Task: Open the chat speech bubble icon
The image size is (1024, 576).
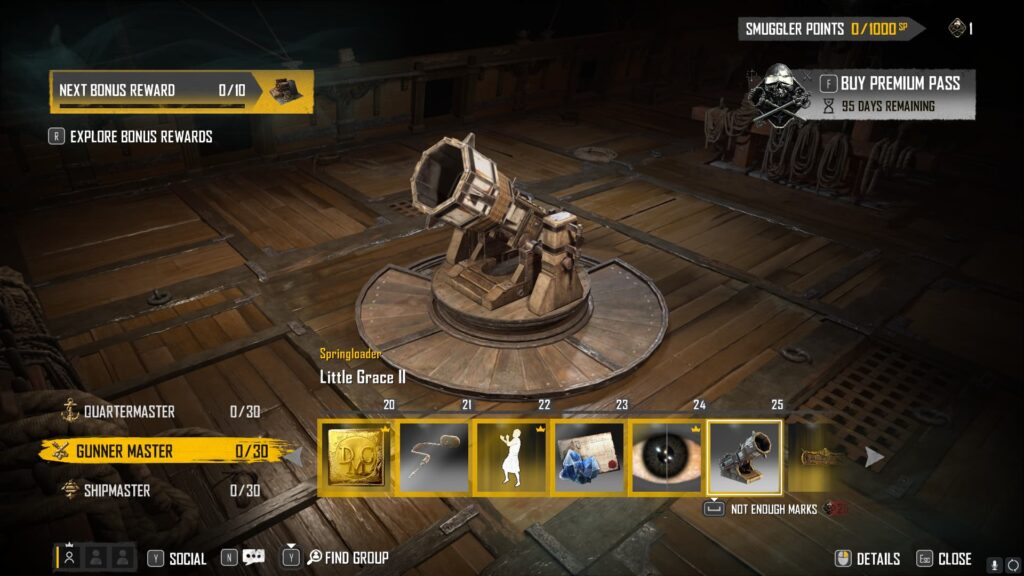Action: (254, 558)
